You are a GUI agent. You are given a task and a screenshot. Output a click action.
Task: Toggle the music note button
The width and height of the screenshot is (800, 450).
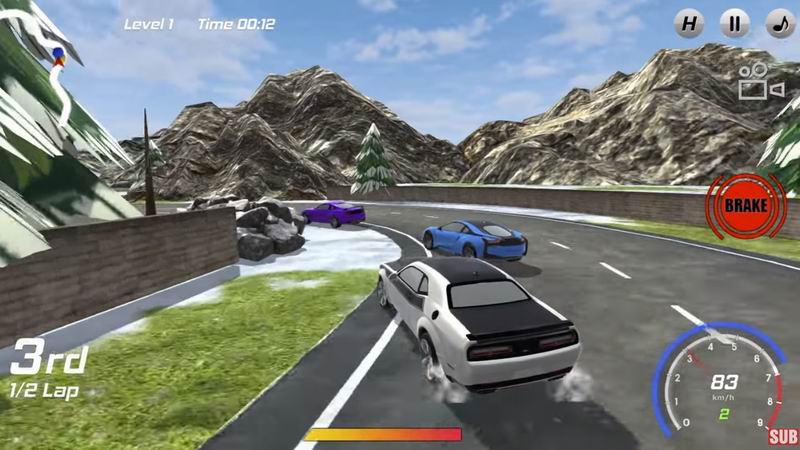[x=780, y=23]
